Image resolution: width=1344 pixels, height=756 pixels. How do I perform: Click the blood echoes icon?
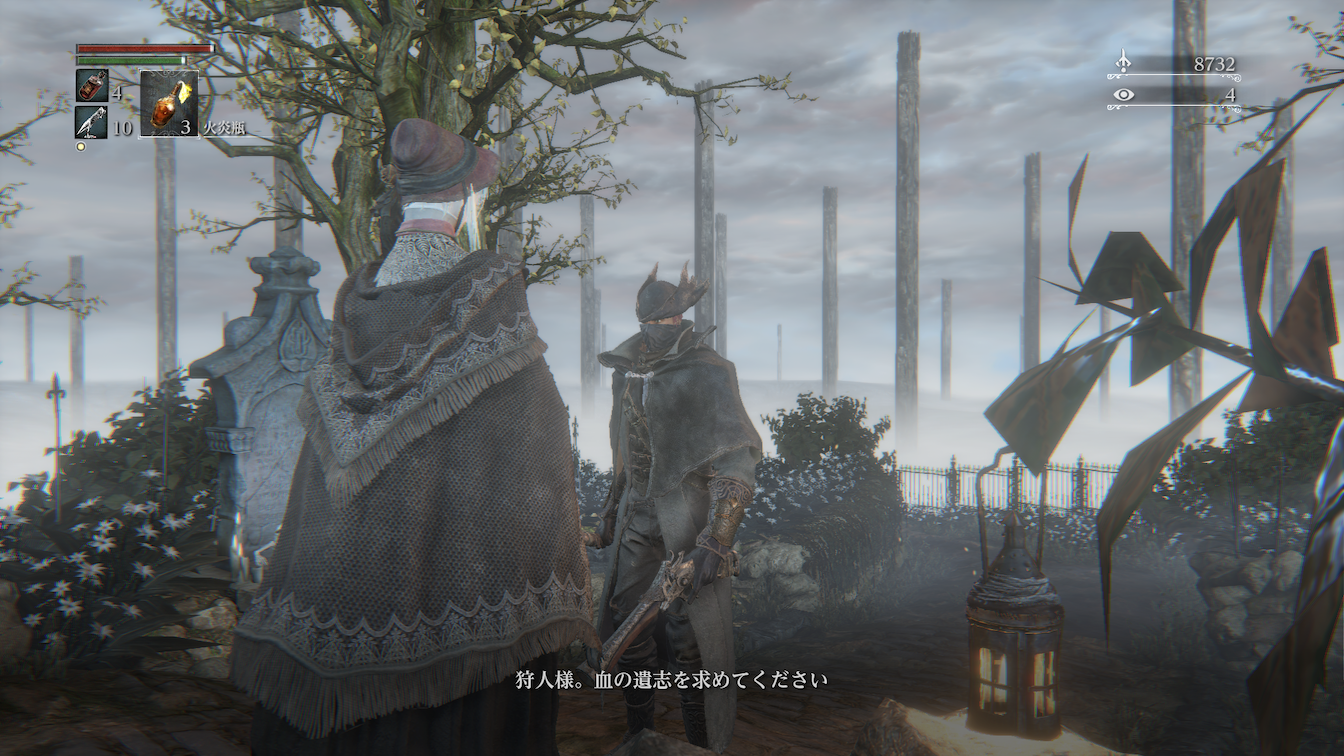point(1123,63)
